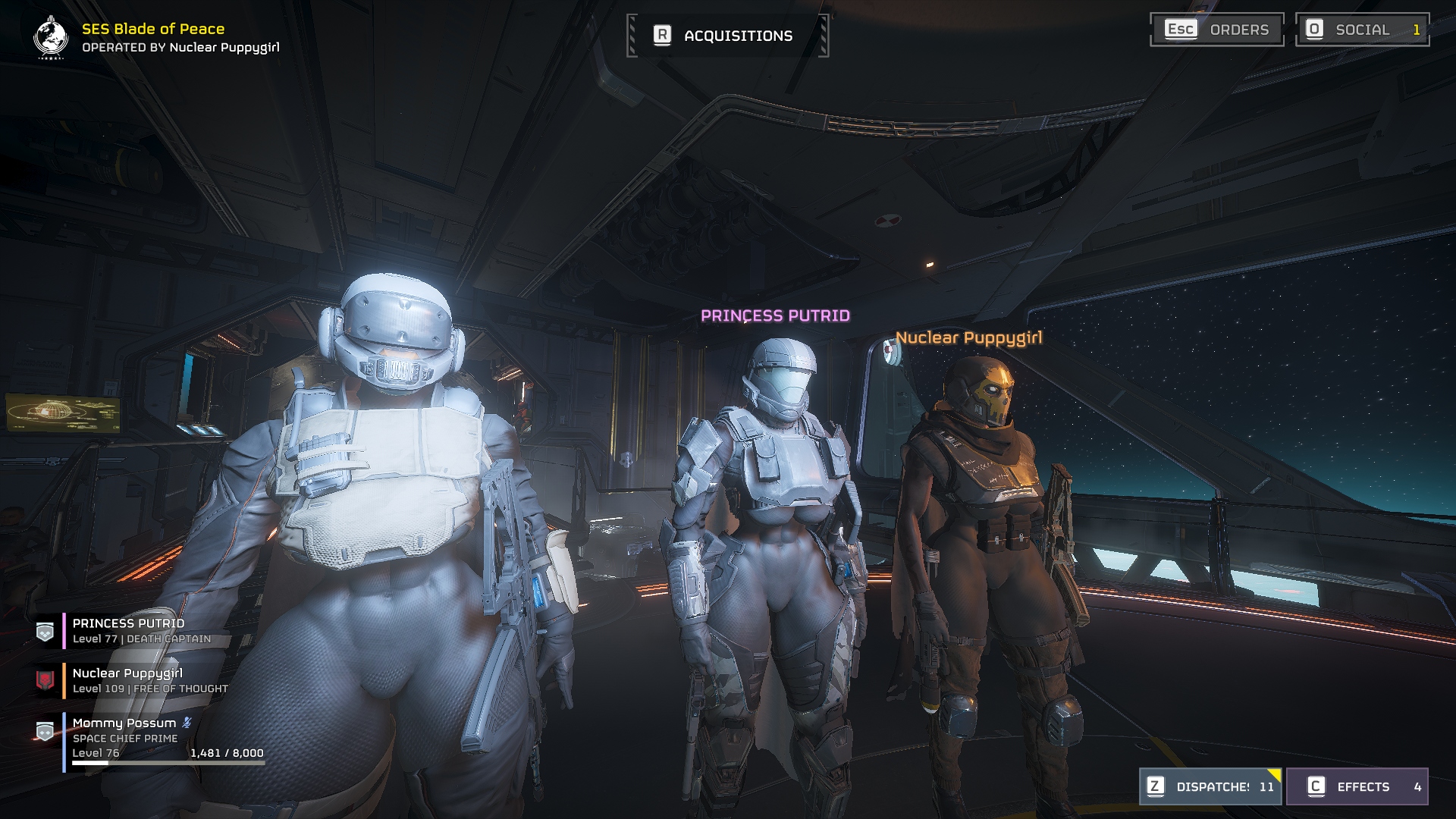The image size is (1456, 819).
Task: Show the Dispatches list
Action: [1210, 786]
